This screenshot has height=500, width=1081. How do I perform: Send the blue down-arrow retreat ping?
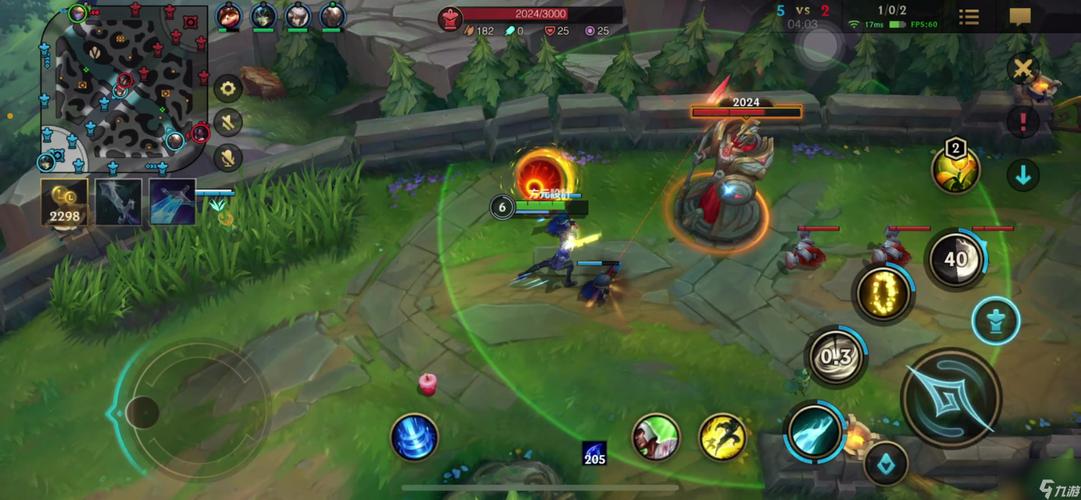[1023, 175]
